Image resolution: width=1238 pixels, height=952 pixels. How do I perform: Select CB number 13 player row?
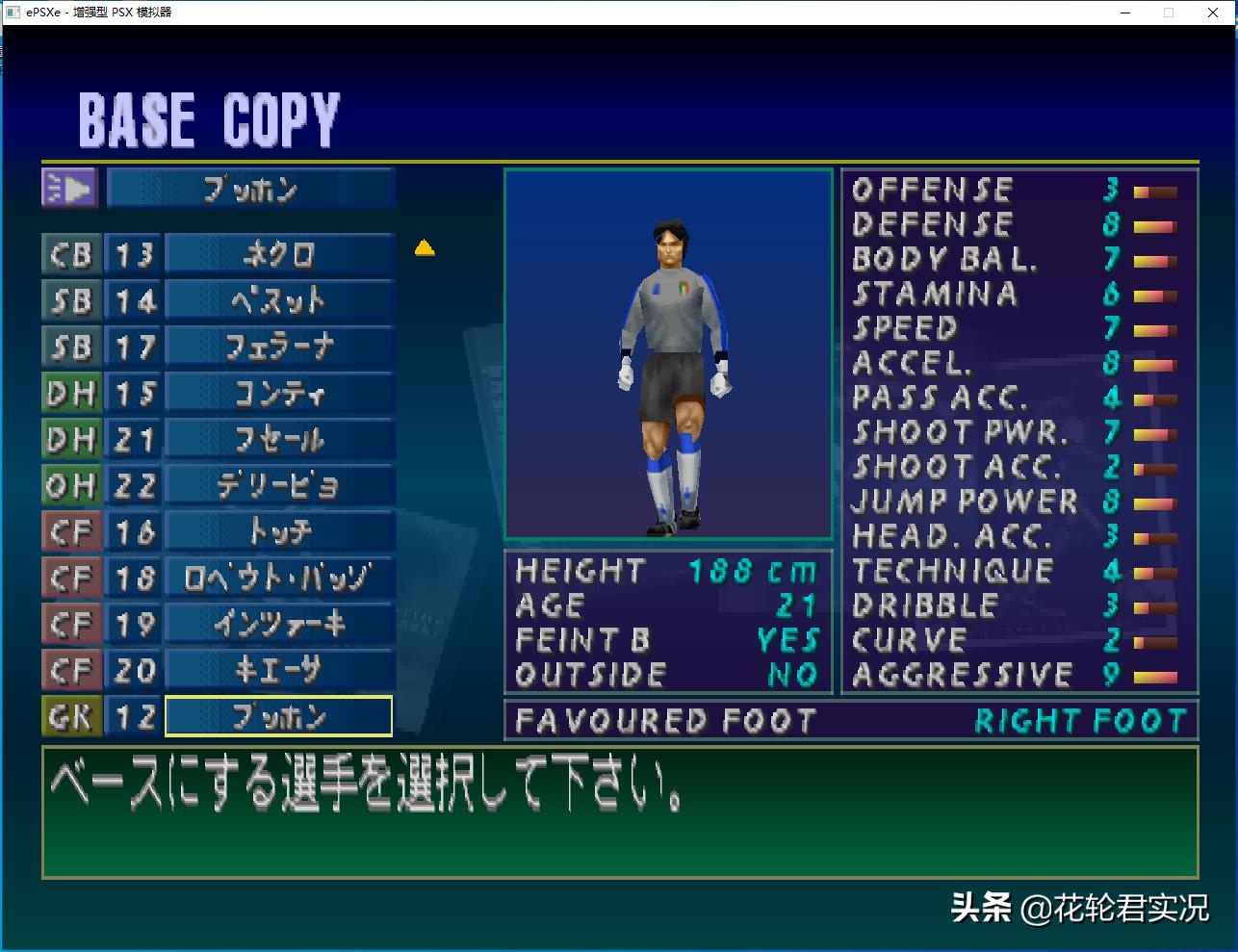(279, 255)
